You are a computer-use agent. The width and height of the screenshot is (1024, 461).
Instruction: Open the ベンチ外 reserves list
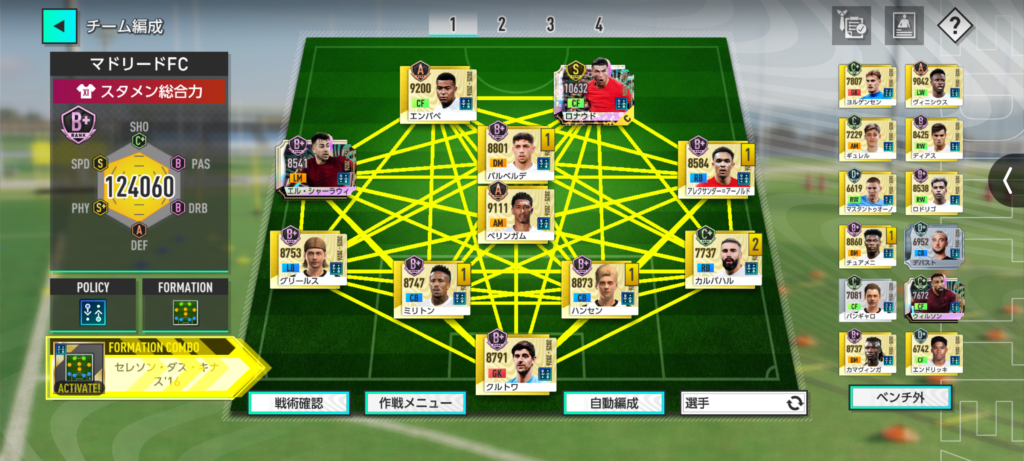coord(900,398)
